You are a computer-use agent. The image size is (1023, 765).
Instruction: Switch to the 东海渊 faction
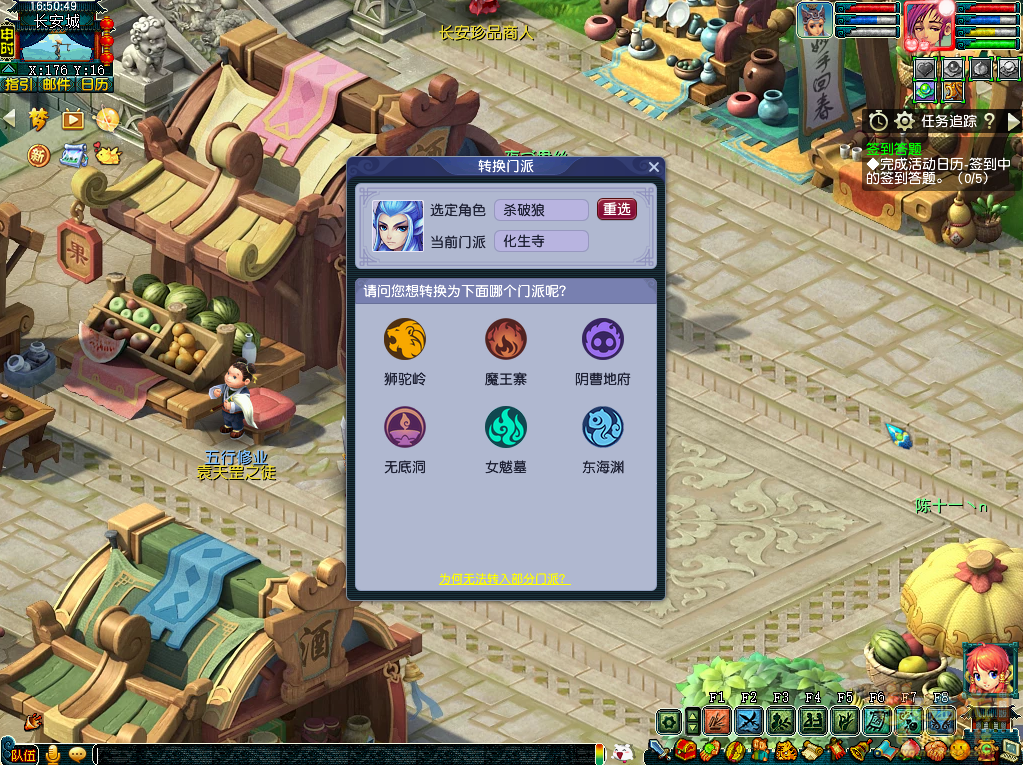[603, 428]
